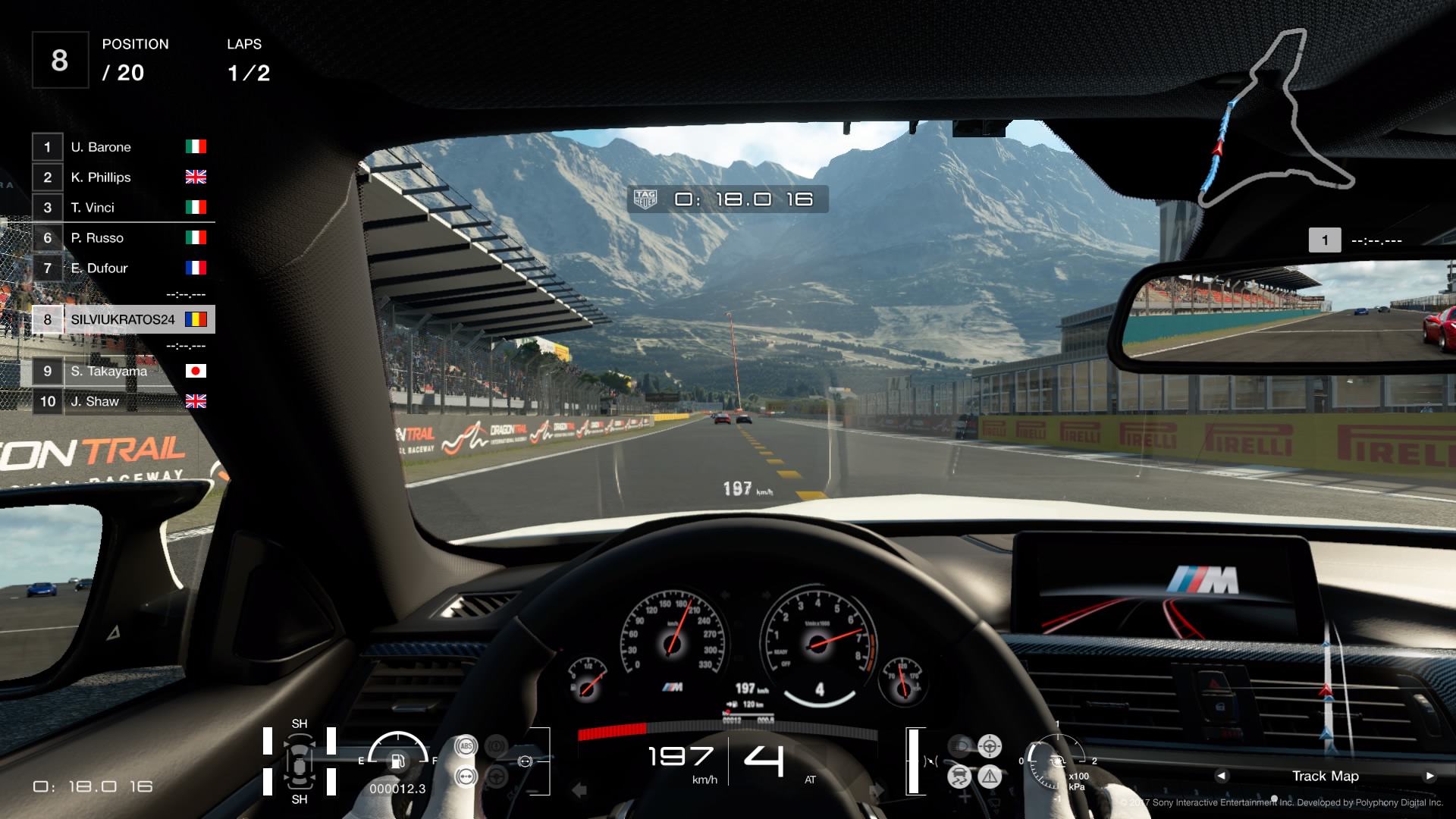Expand the rival gap display showing 1
This screenshot has height=819, width=1456.
[1326, 240]
